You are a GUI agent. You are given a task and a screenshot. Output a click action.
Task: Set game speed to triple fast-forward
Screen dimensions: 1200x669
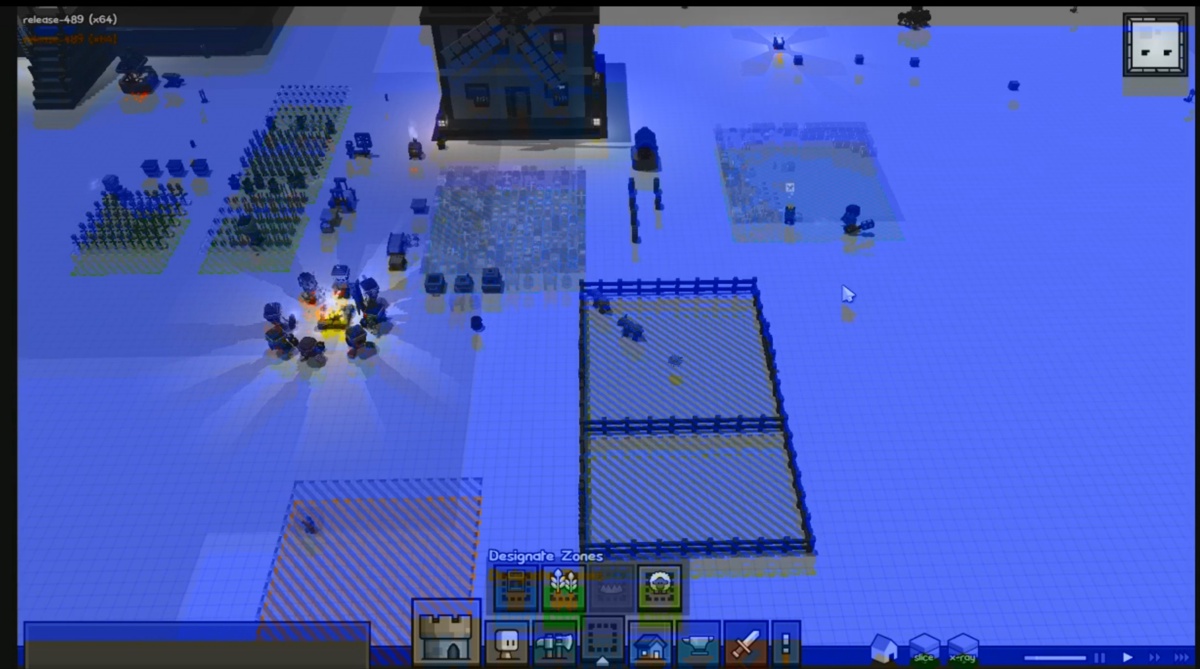pyautogui.click(x=1181, y=657)
